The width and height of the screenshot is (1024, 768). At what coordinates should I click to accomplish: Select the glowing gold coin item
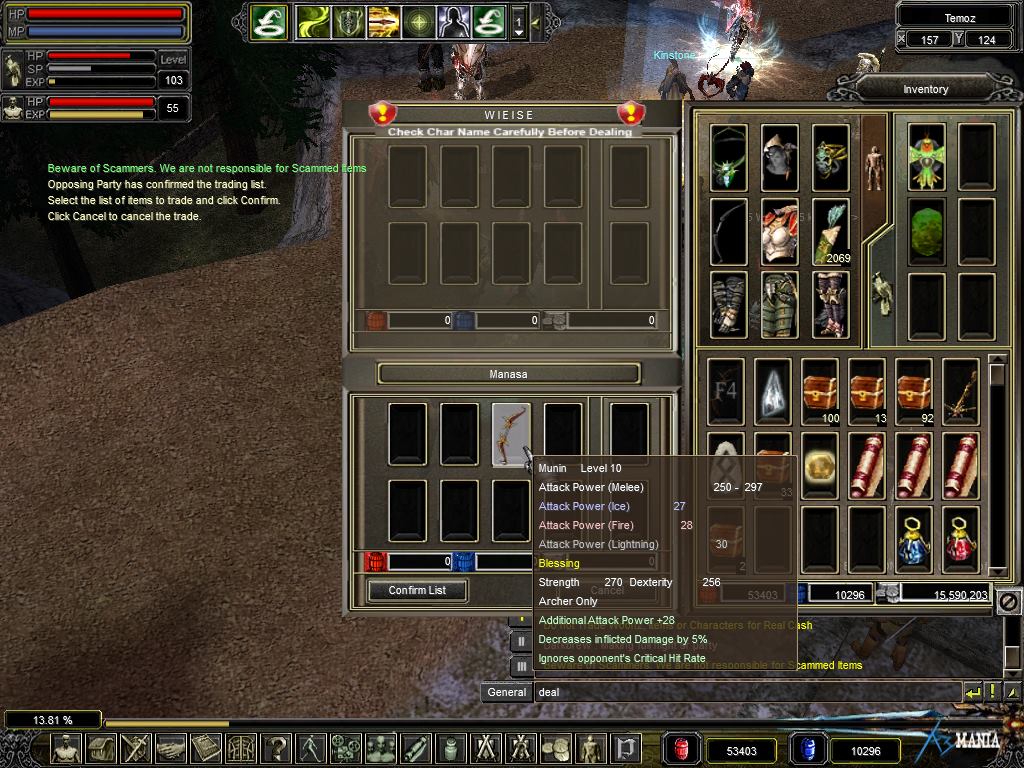coord(819,464)
